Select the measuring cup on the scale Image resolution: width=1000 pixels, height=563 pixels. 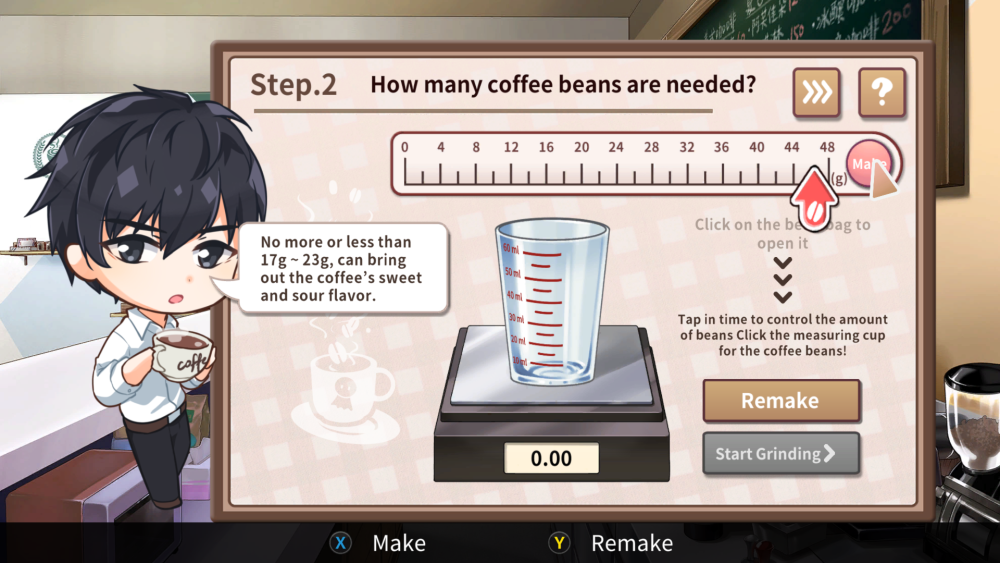pyautogui.click(x=552, y=303)
